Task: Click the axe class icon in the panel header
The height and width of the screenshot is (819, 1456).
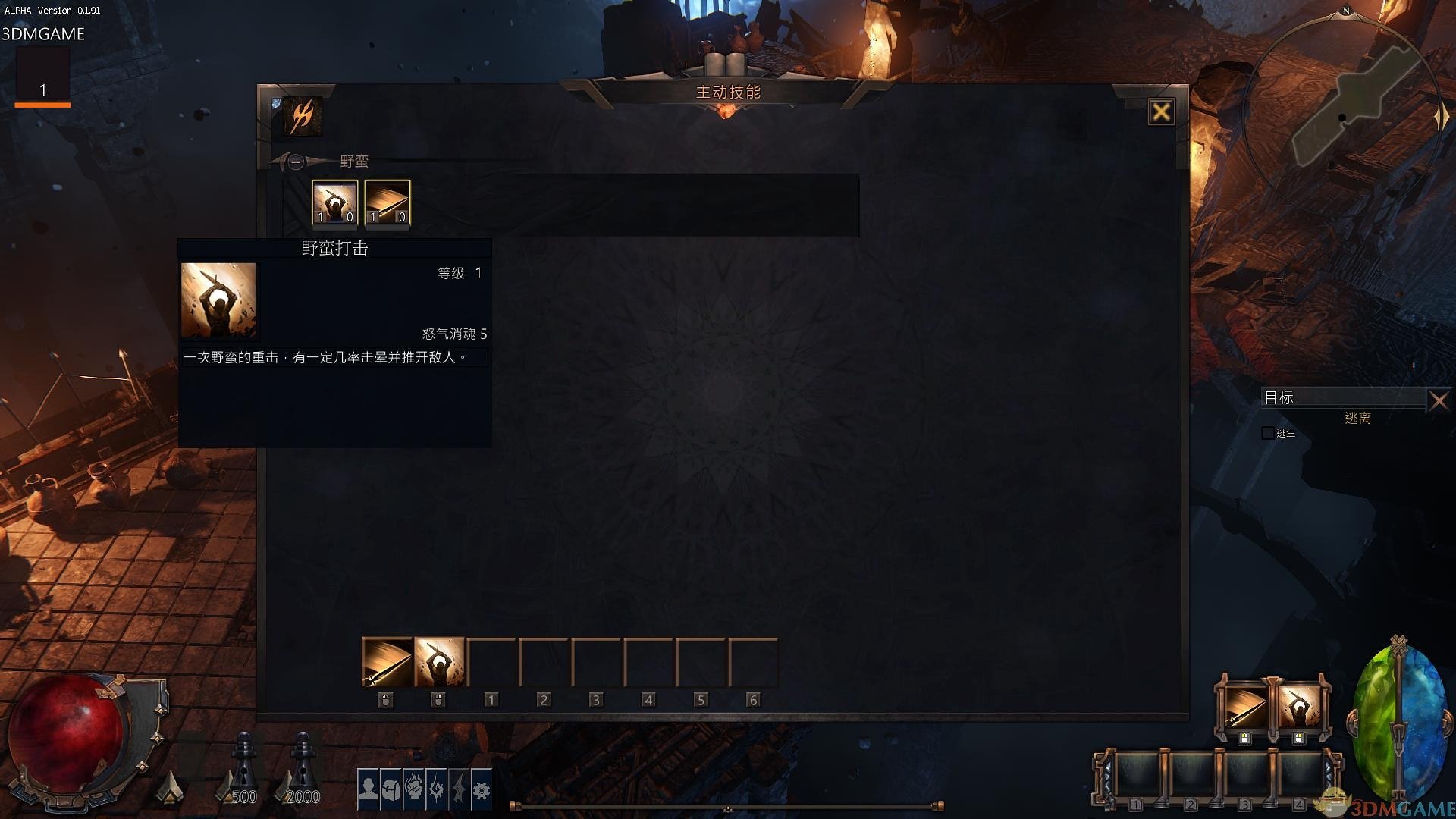Action: pyautogui.click(x=303, y=116)
